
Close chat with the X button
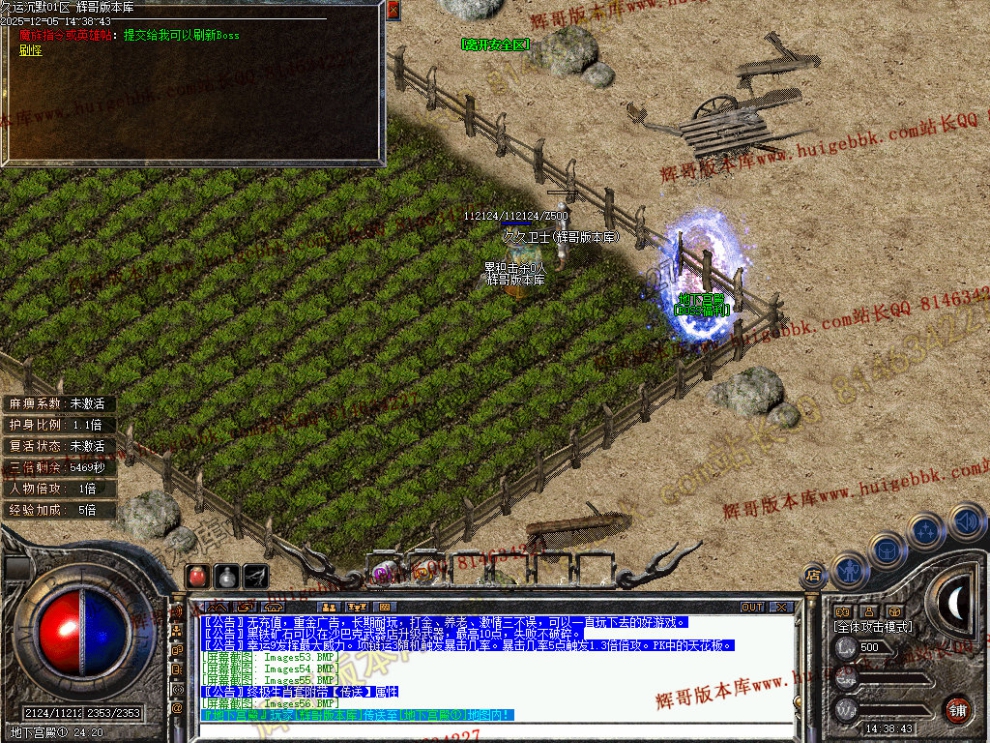(x=781, y=607)
